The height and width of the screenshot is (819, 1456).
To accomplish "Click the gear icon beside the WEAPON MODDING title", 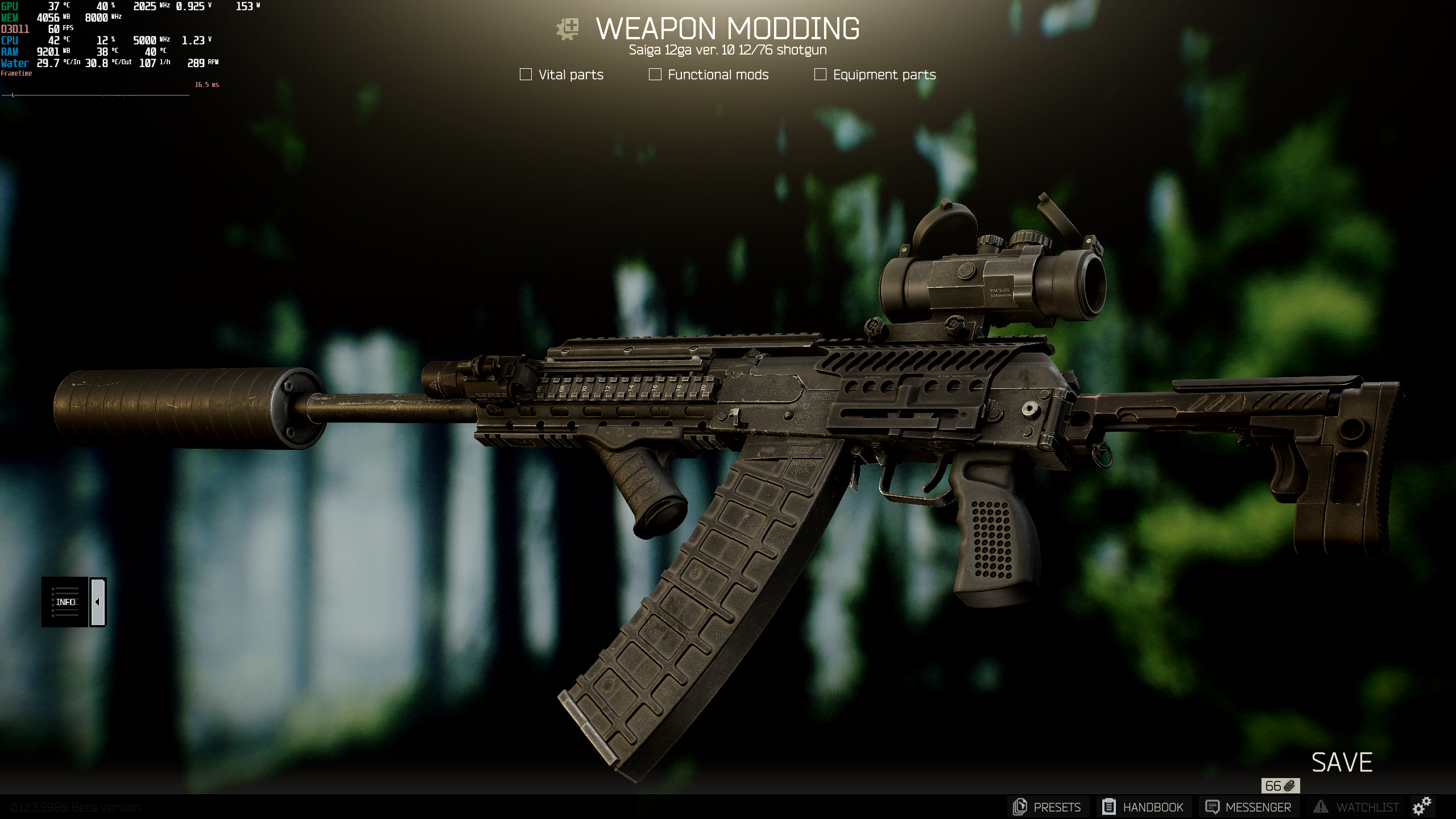I will coord(568,27).
